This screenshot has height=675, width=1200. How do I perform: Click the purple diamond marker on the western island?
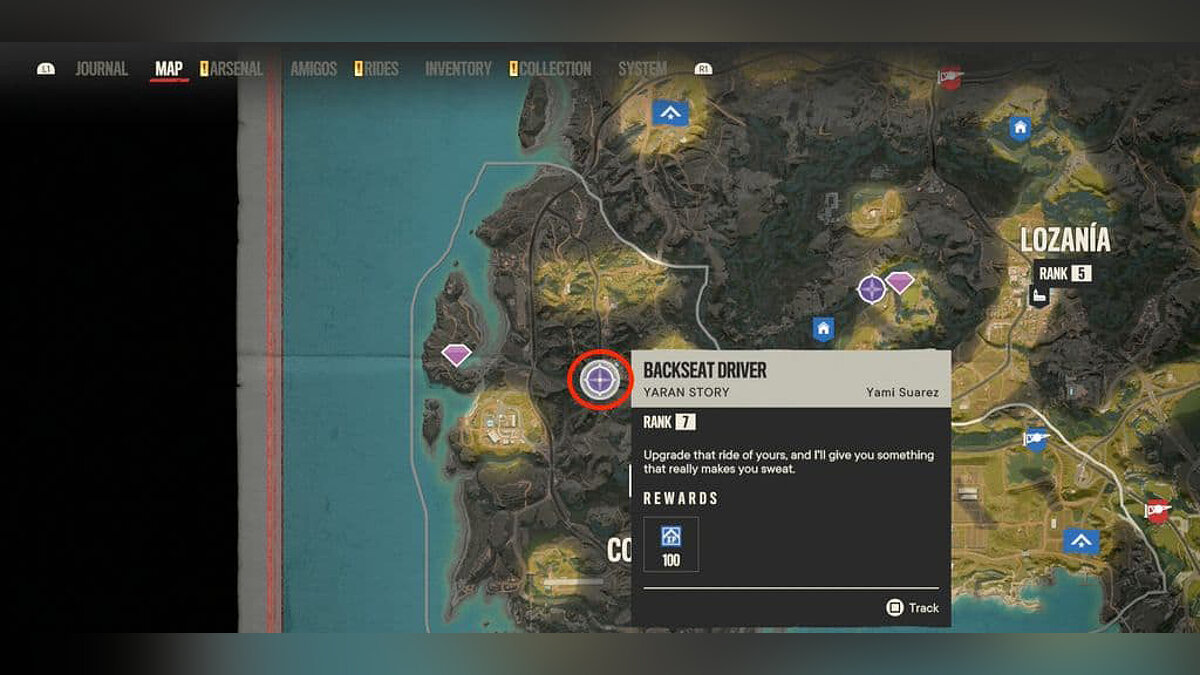click(x=457, y=354)
